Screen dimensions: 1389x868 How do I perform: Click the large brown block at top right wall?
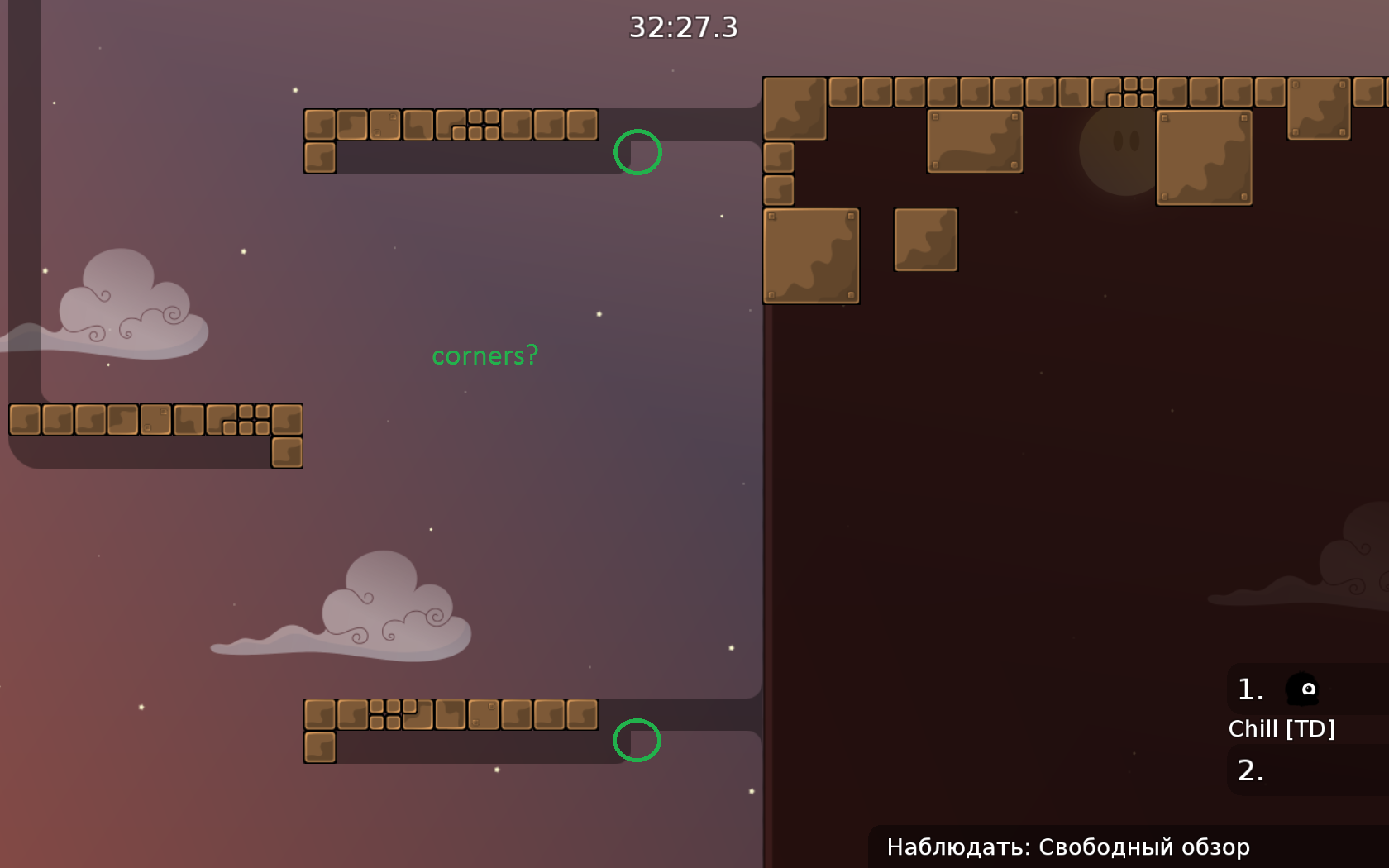[1203, 157]
